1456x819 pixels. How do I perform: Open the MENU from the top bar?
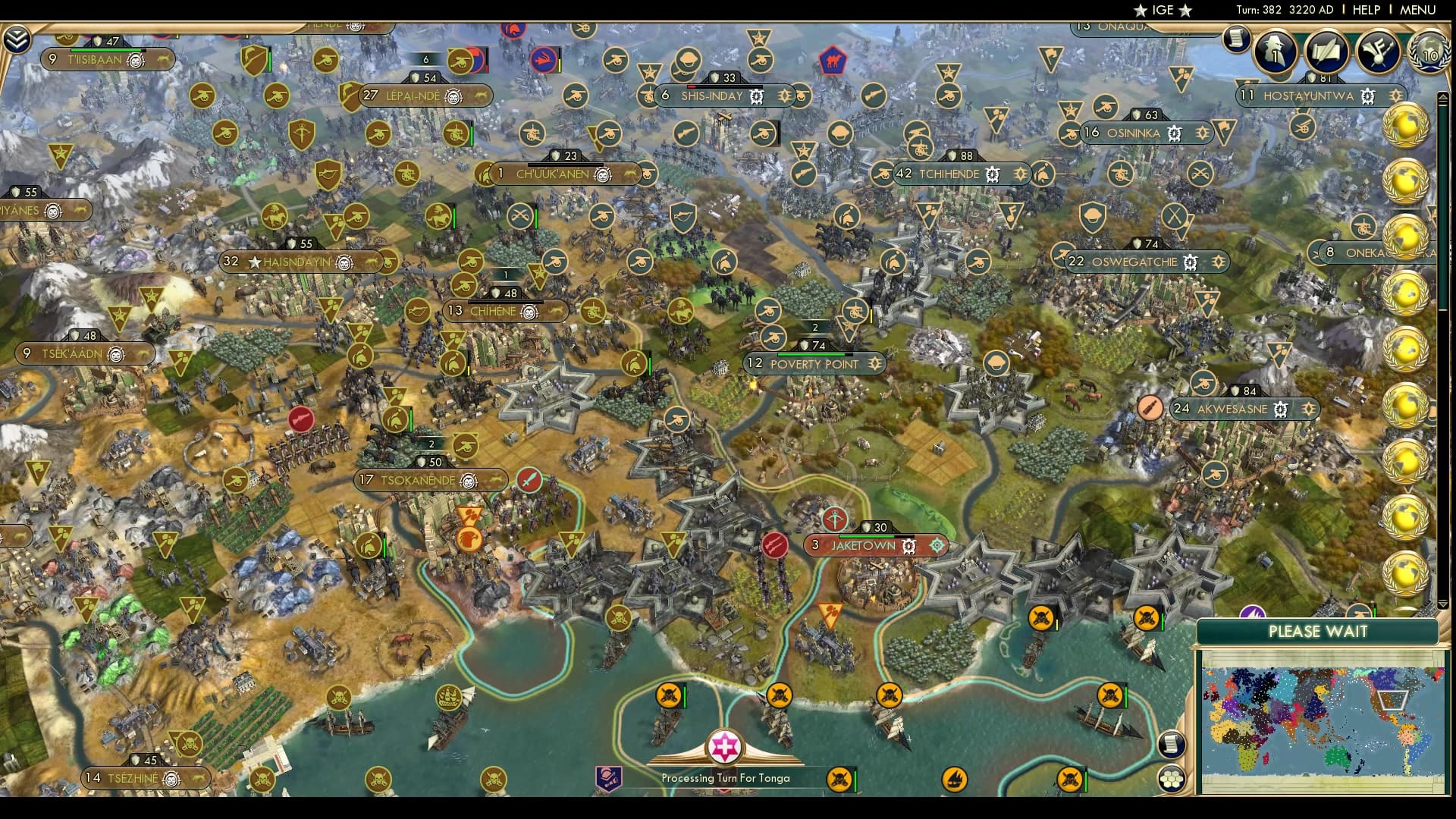pyautogui.click(x=1417, y=10)
